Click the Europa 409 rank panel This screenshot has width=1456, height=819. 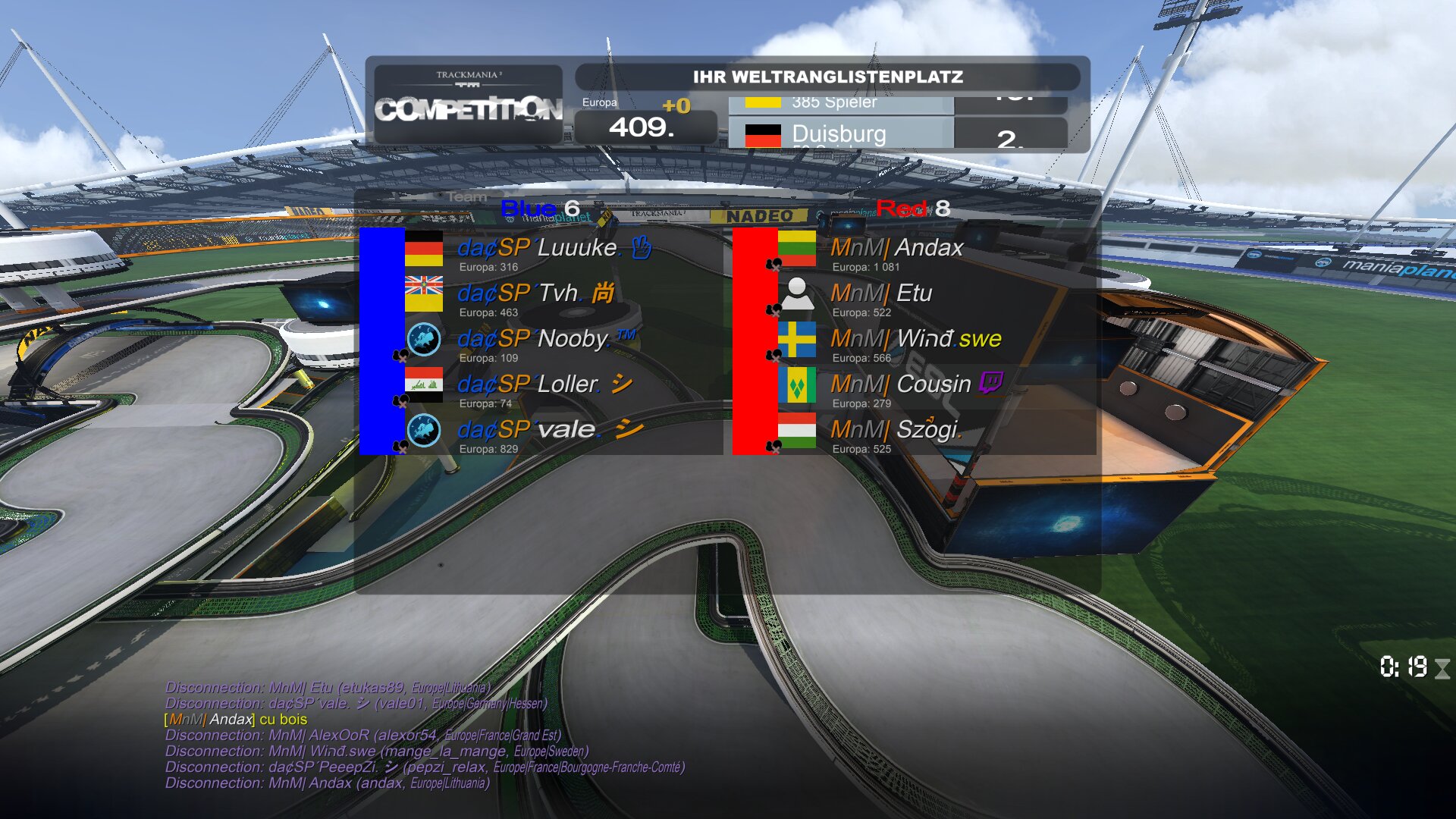645,121
